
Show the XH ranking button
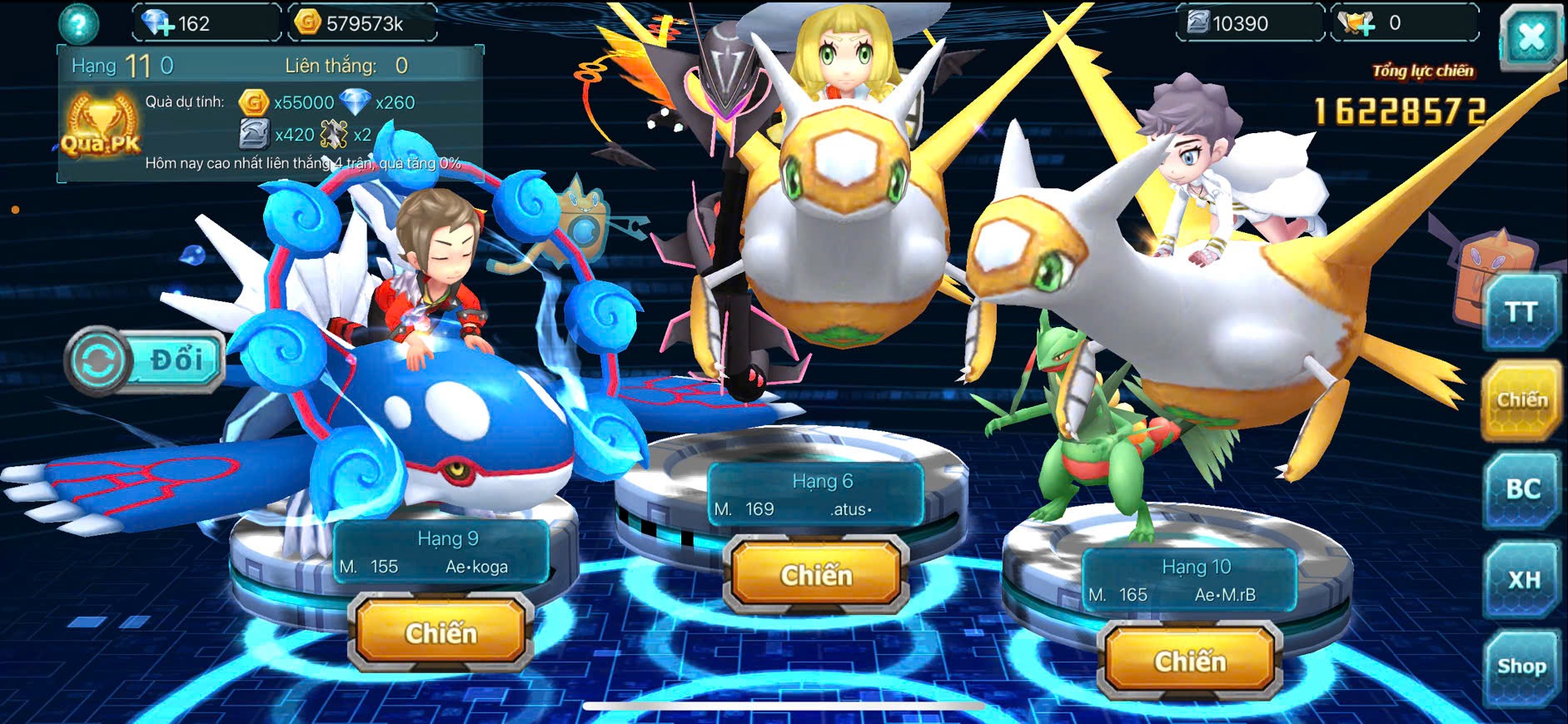[x=1523, y=579]
